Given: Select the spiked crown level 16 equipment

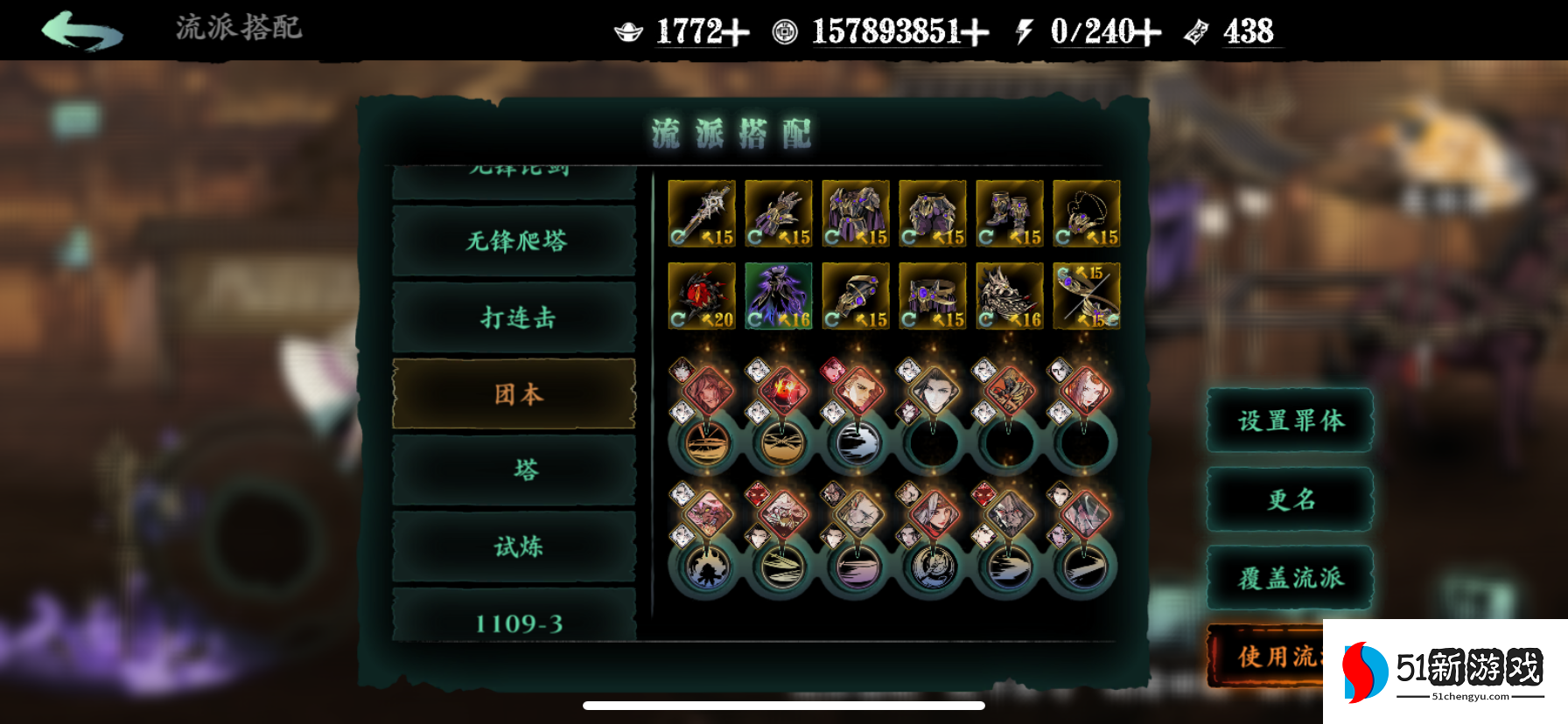Looking at the screenshot, I should [1010, 296].
